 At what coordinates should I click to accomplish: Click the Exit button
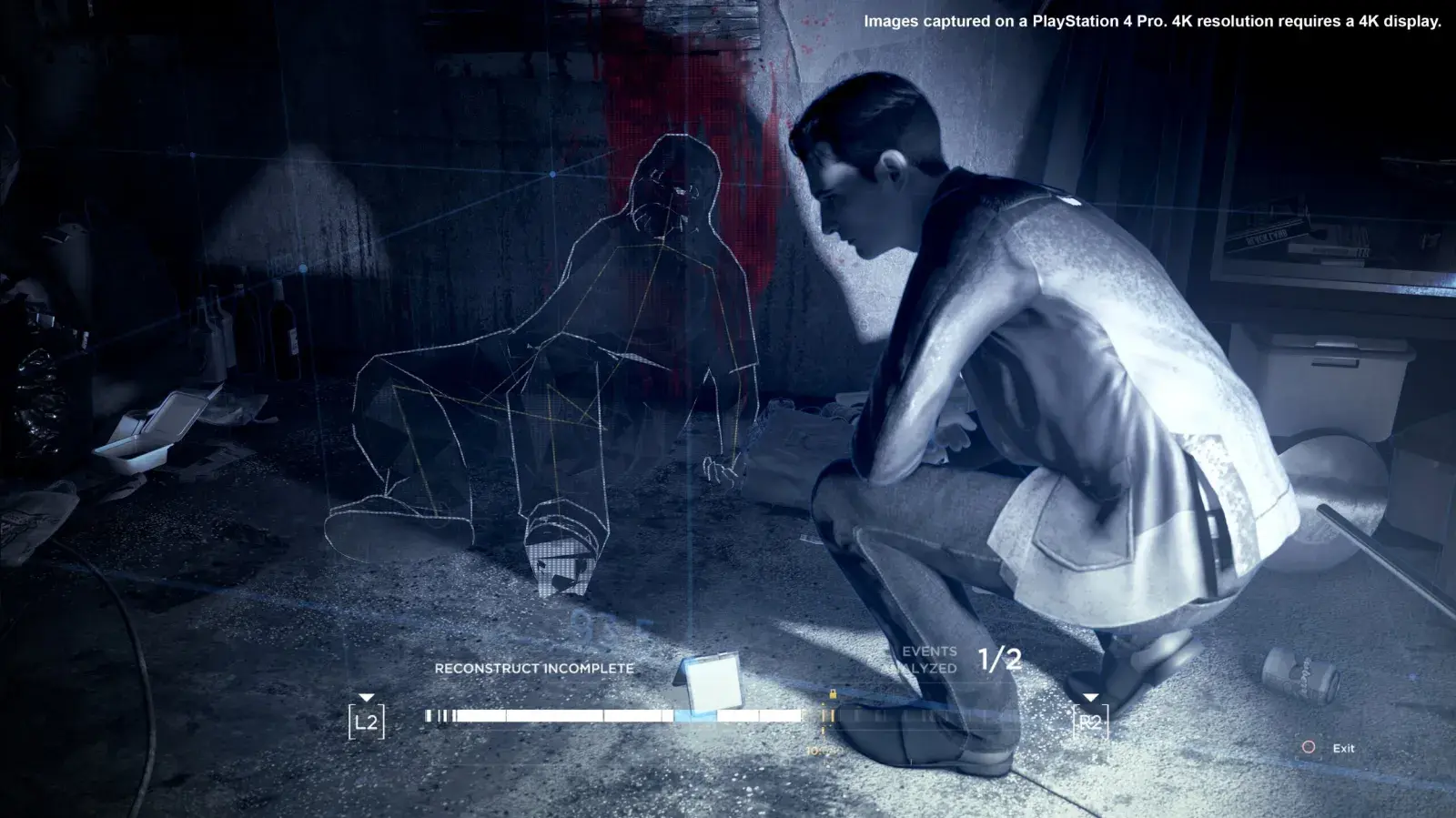point(1341,749)
